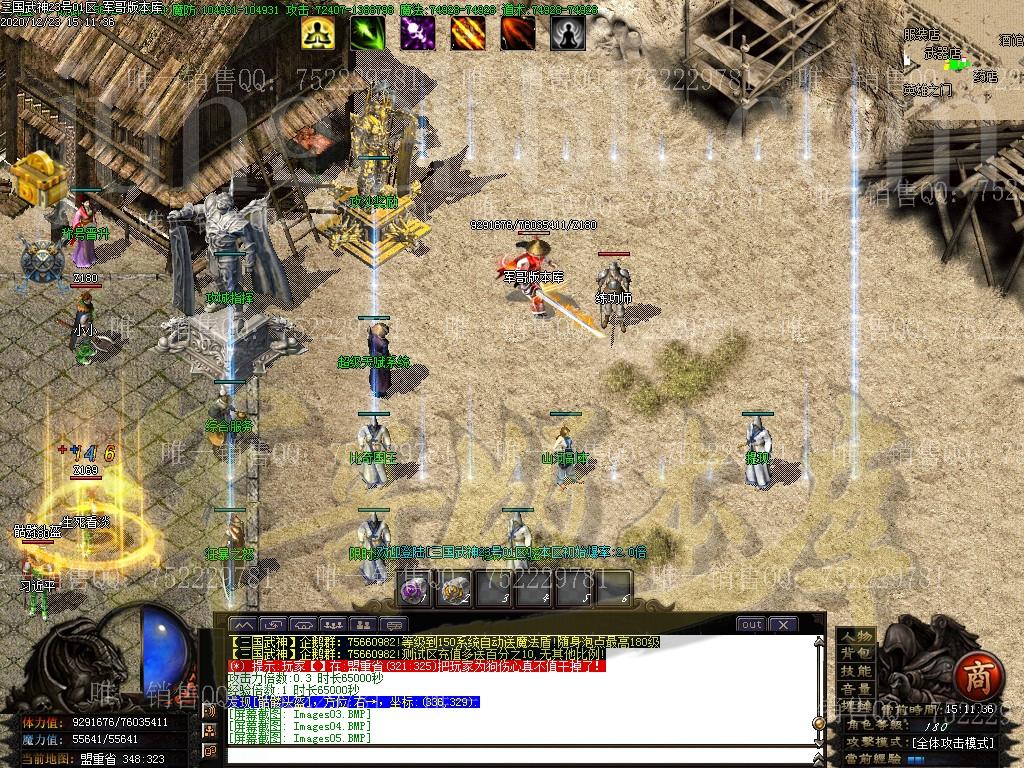The height and width of the screenshot is (768, 1024).
Task: Click the red fire streak skill icon
Action: (518, 34)
